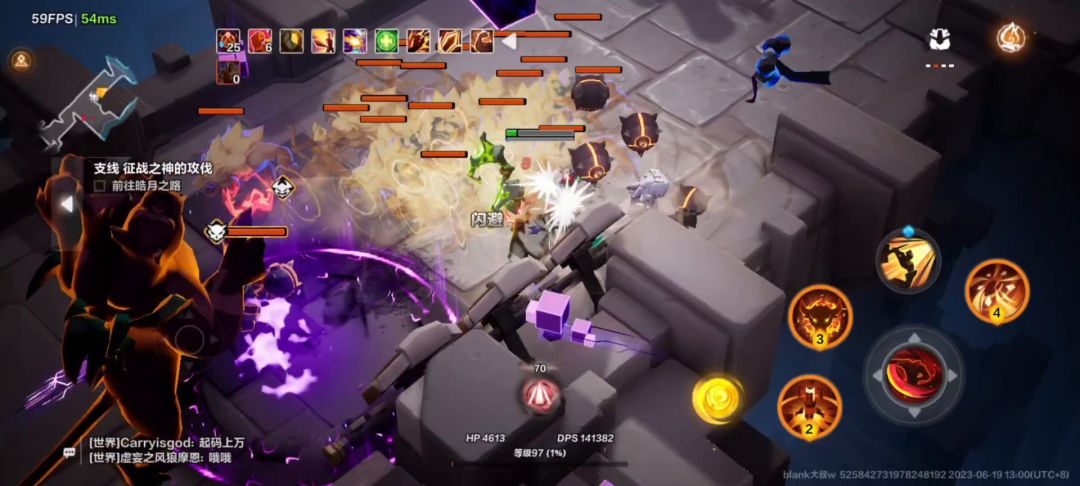Tap the red buff icon showing 6 stacks
1080x486 pixels.
pyautogui.click(x=260, y=41)
